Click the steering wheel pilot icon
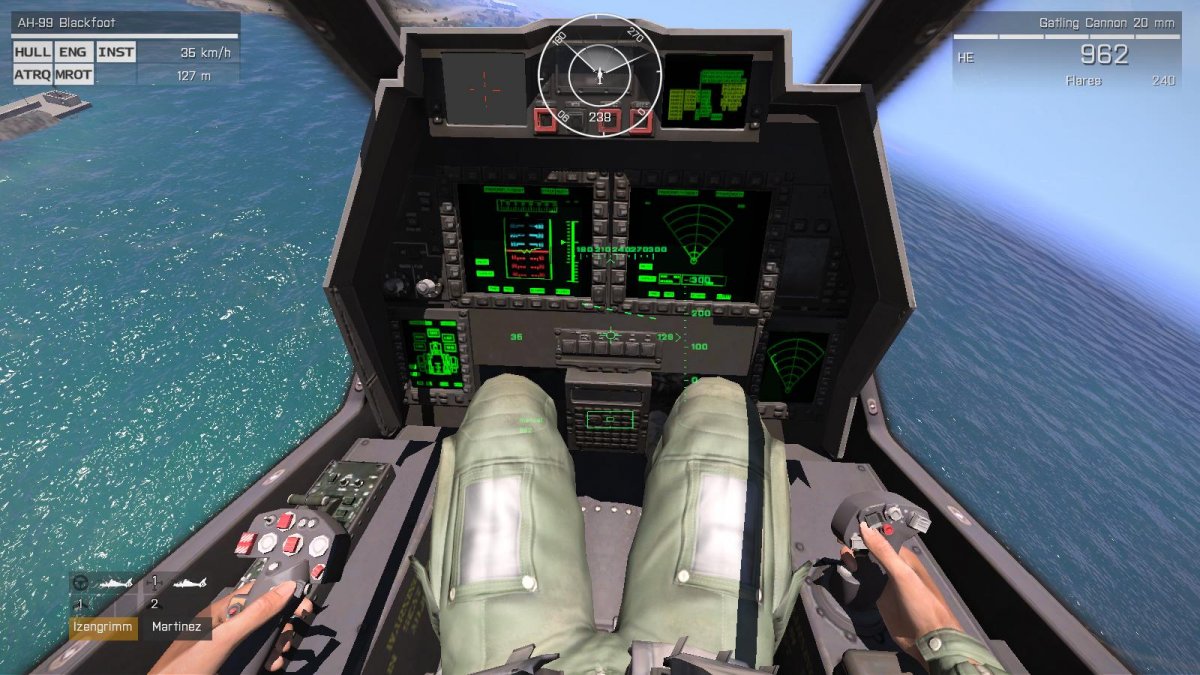Viewport: 1200px width, 675px height. click(82, 583)
